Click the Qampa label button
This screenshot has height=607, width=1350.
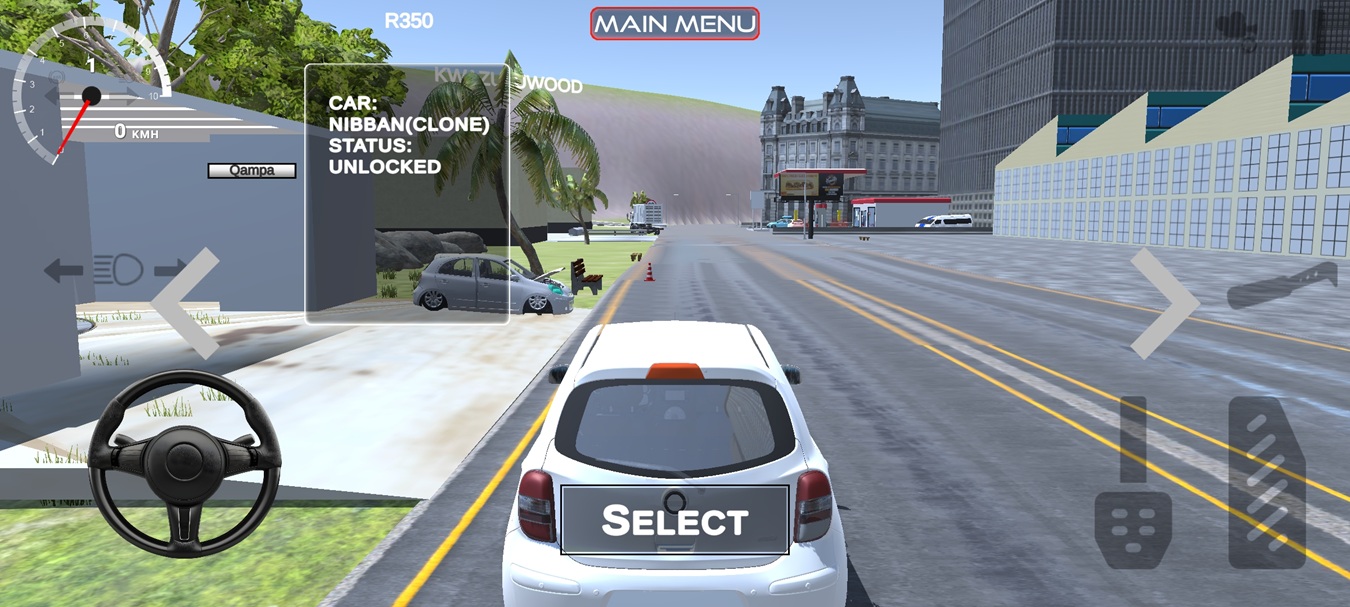click(252, 170)
